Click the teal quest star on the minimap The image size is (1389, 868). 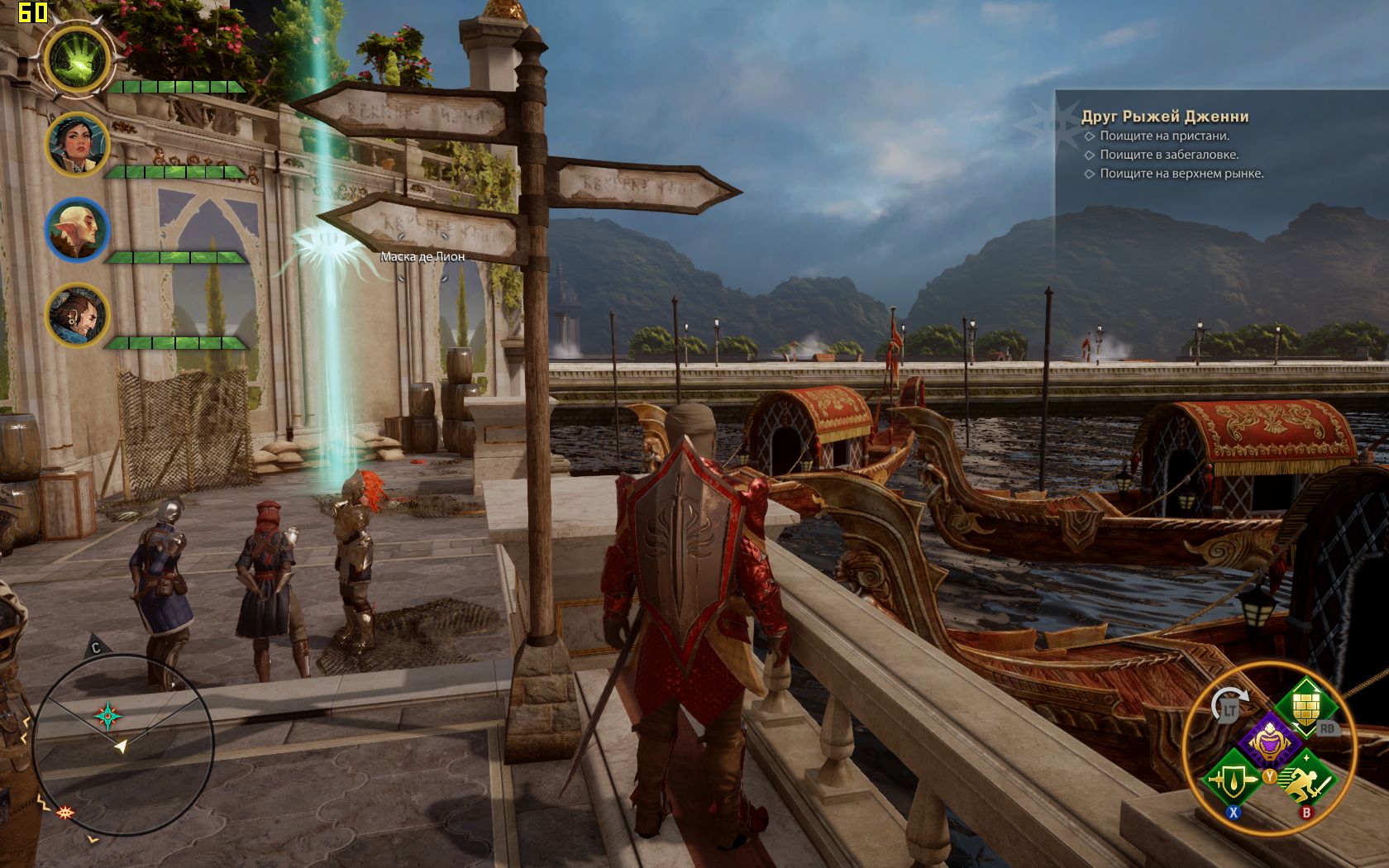108,716
